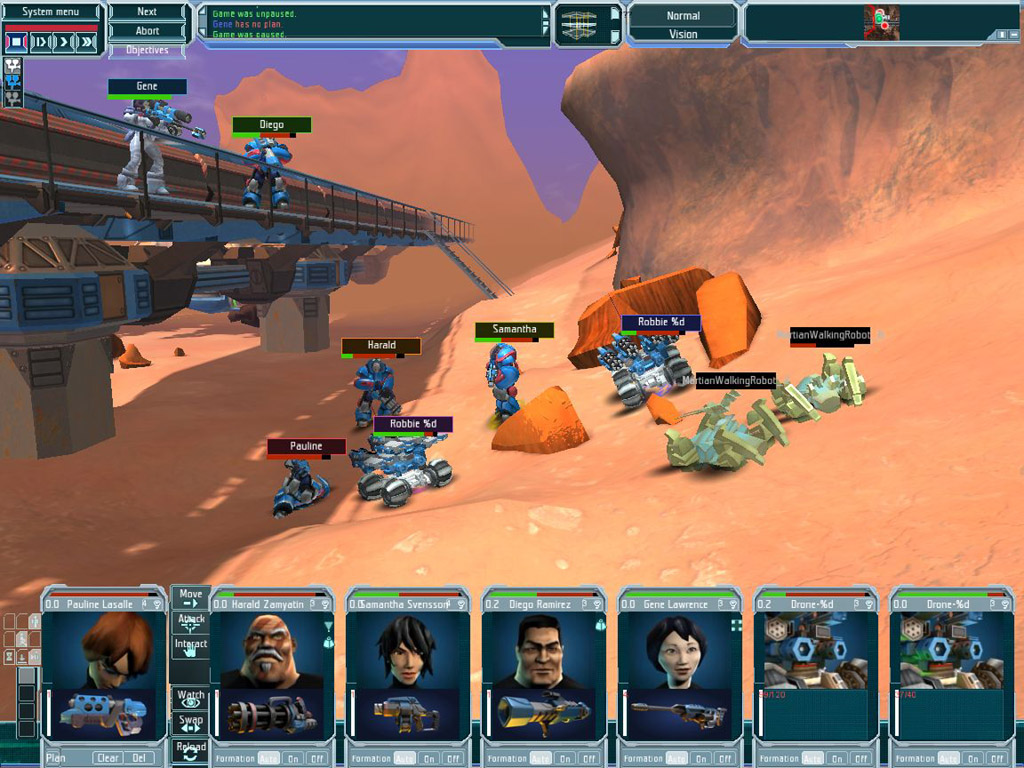Clear Pauline's plan
Viewport: 1024px width, 768px height.
pos(108,758)
